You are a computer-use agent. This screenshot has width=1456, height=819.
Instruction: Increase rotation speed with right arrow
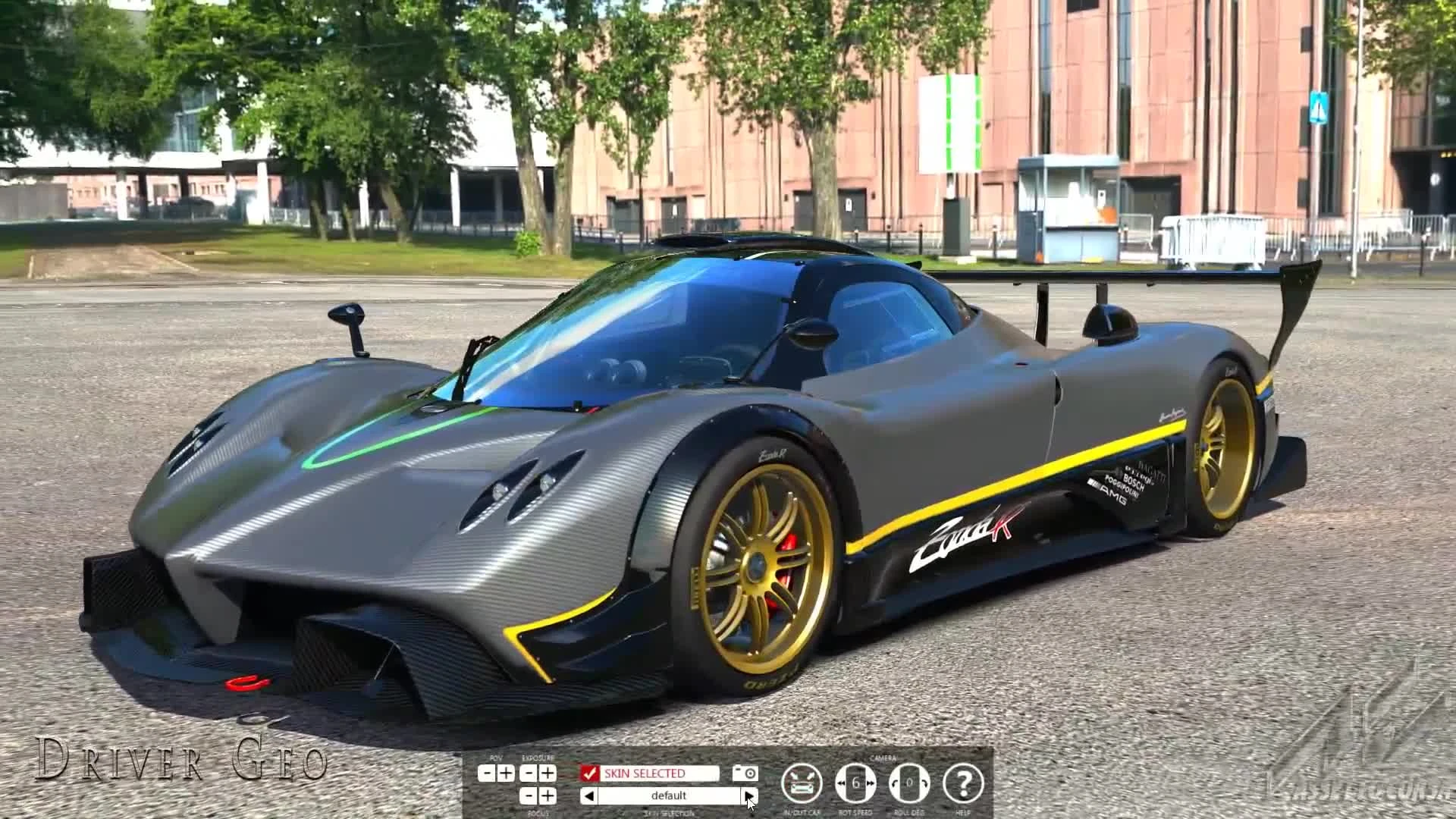[x=871, y=782]
